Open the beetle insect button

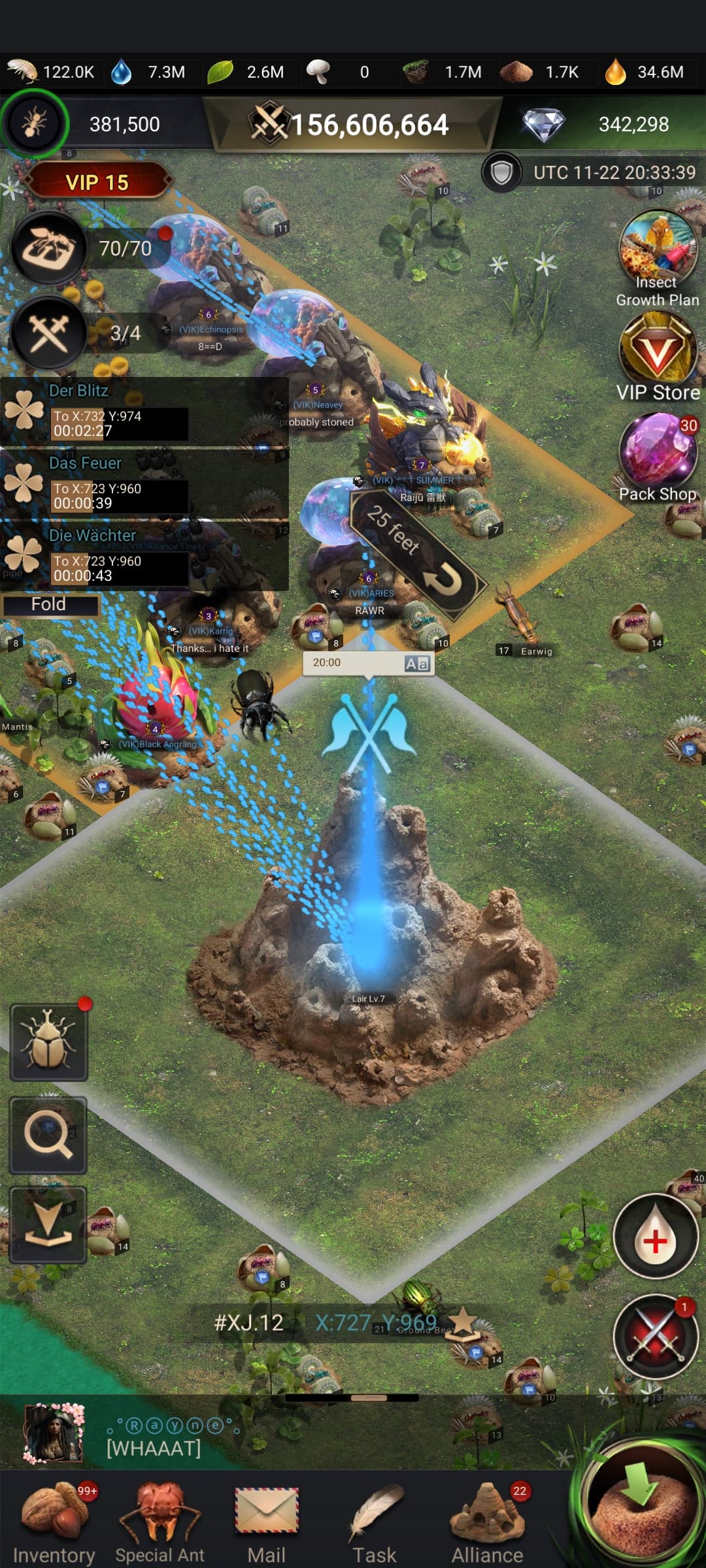[49, 1042]
